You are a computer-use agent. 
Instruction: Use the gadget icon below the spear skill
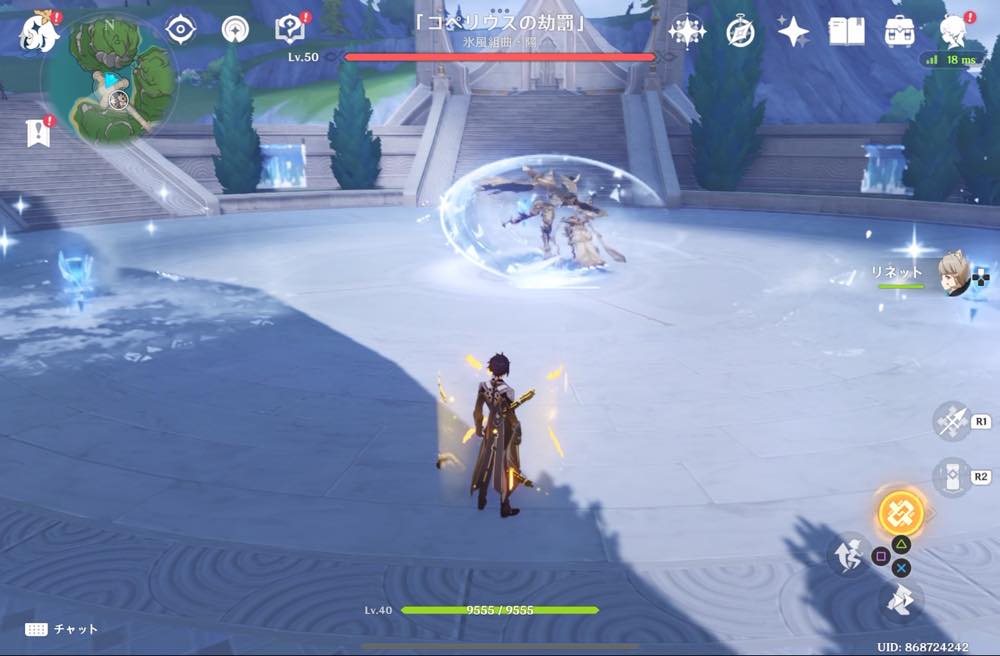[x=951, y=477]
